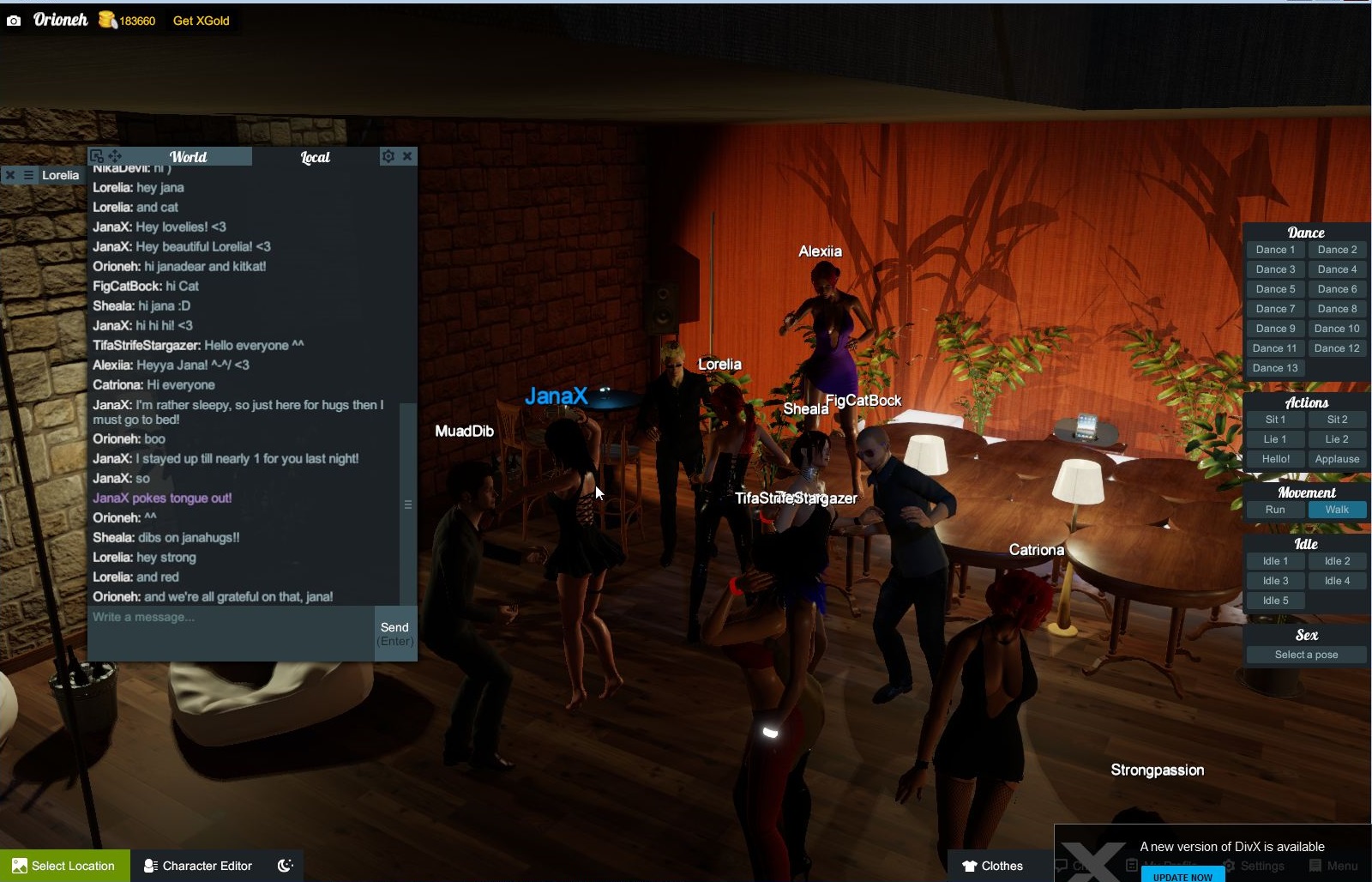Open chat settings gear icon

388,156
